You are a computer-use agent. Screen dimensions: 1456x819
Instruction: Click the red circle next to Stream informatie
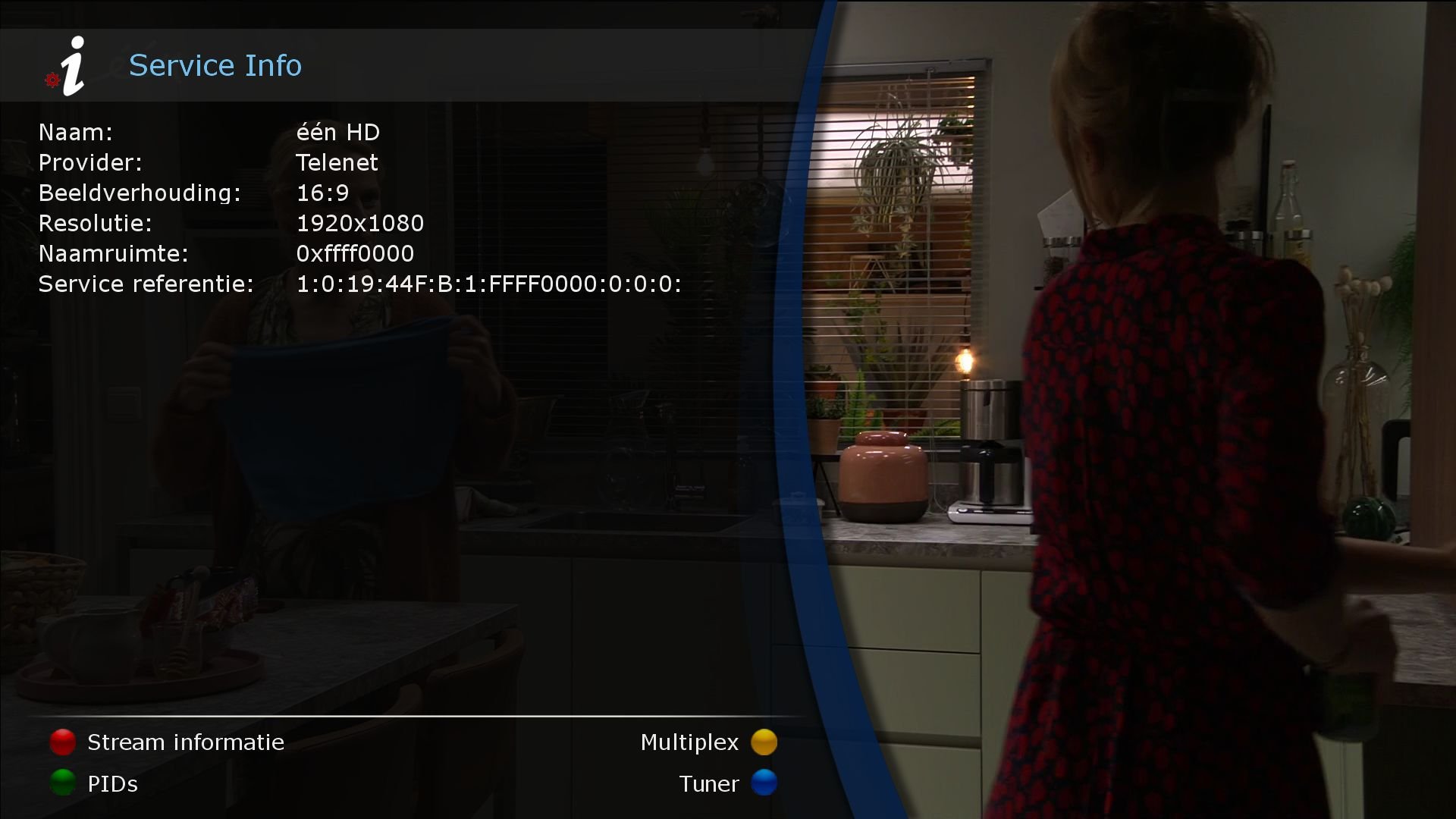pyautogui.click(x=62, y=742)
